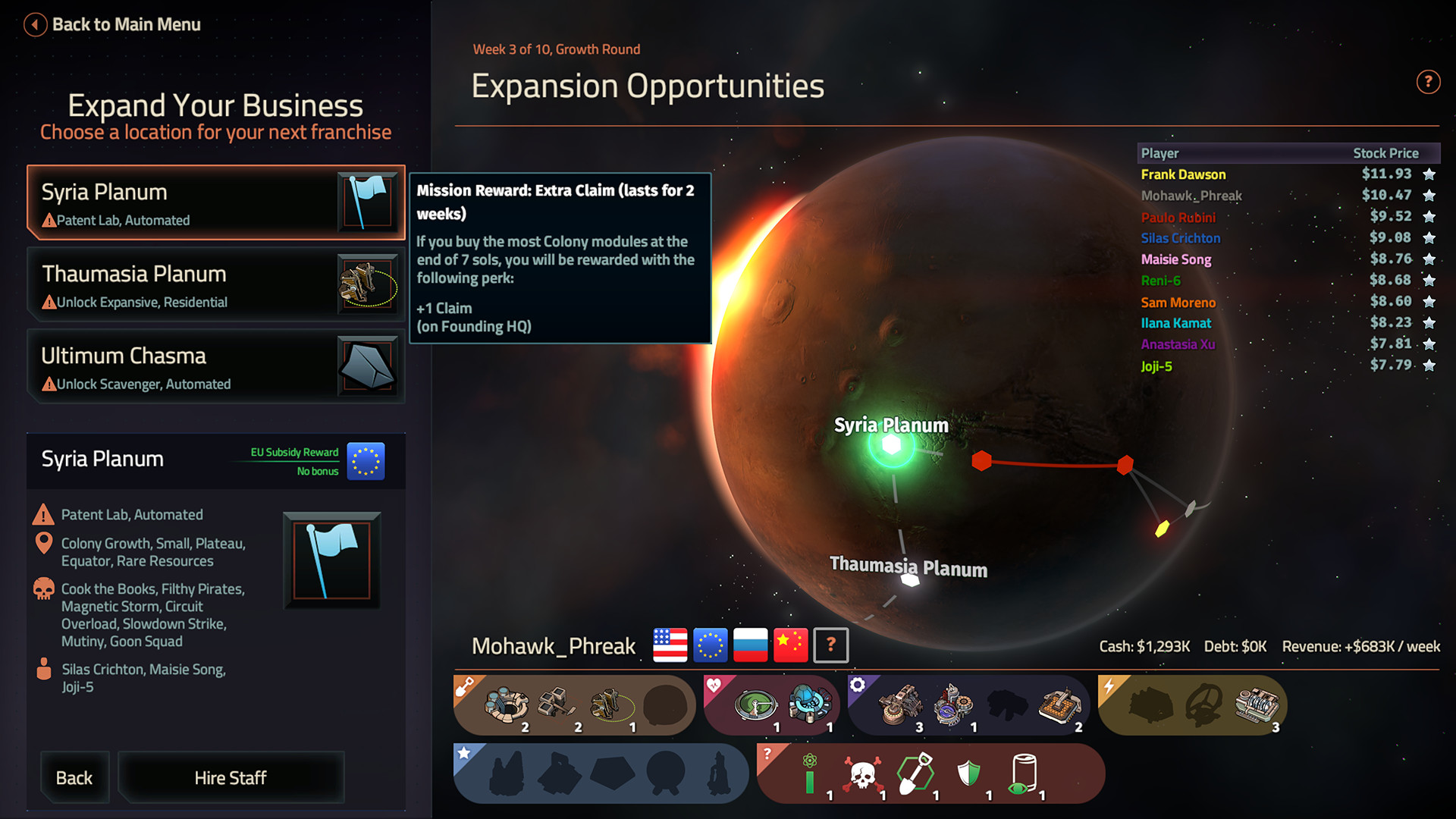Click the unknown faction question-mark flag slot
Screen dimensions: 1456x819
pyautogui.click(x=830, y=645)
